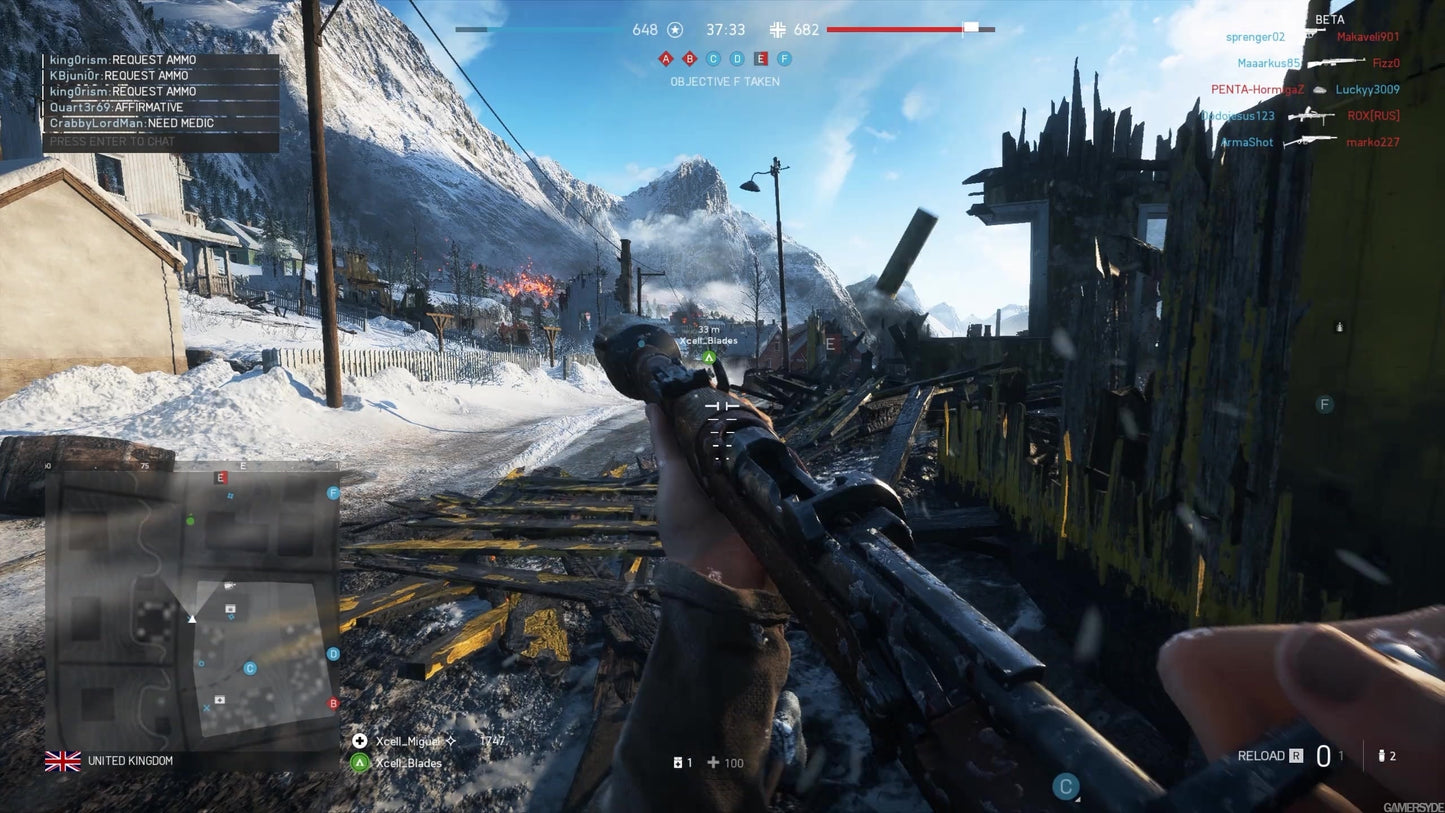Click the ArmaShot kill feed entry
The width and height of the screenshot is (1445, 813).
tap(1247, 142)
